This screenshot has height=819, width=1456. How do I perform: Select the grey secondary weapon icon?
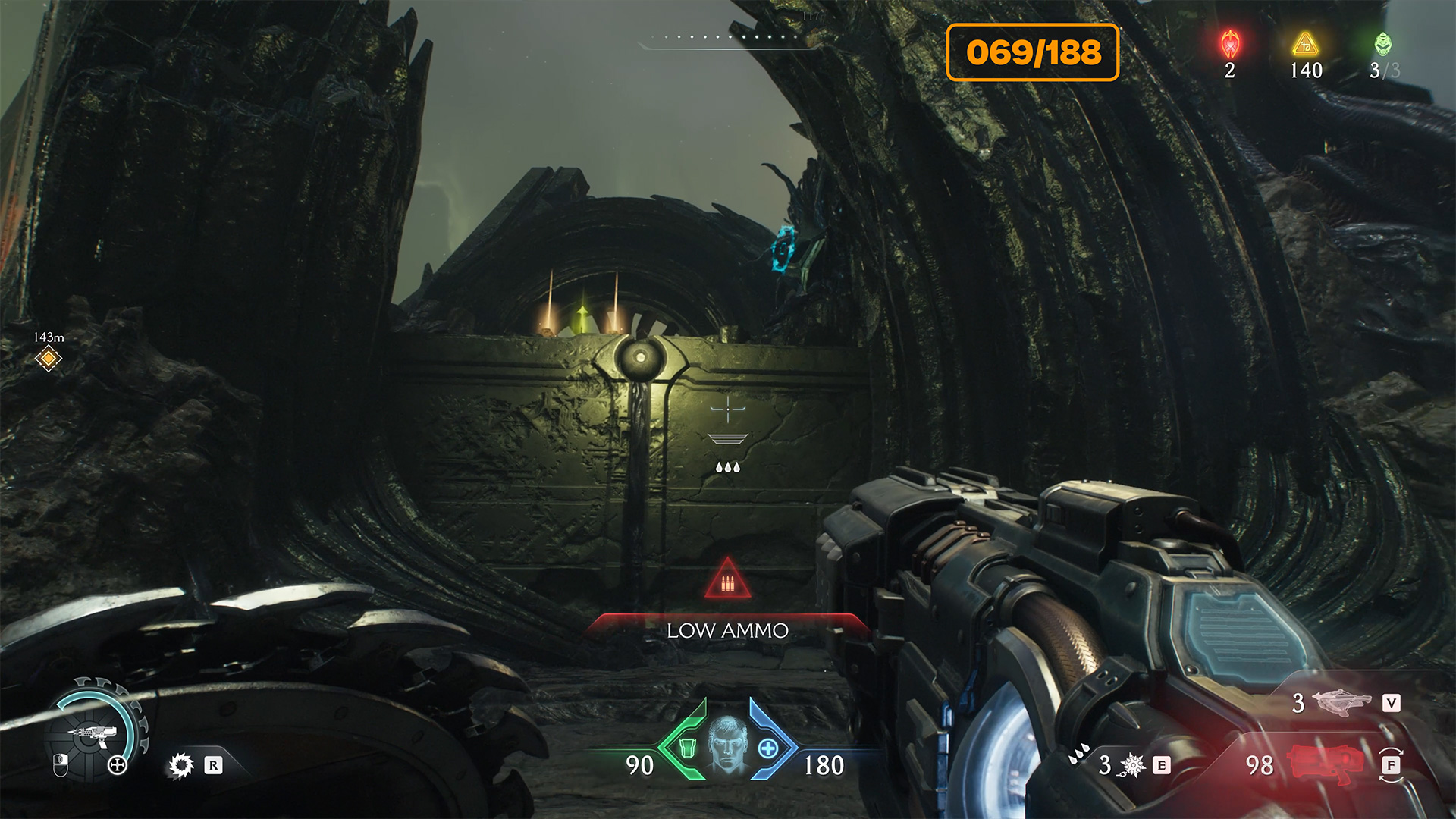click(1341, 702)
